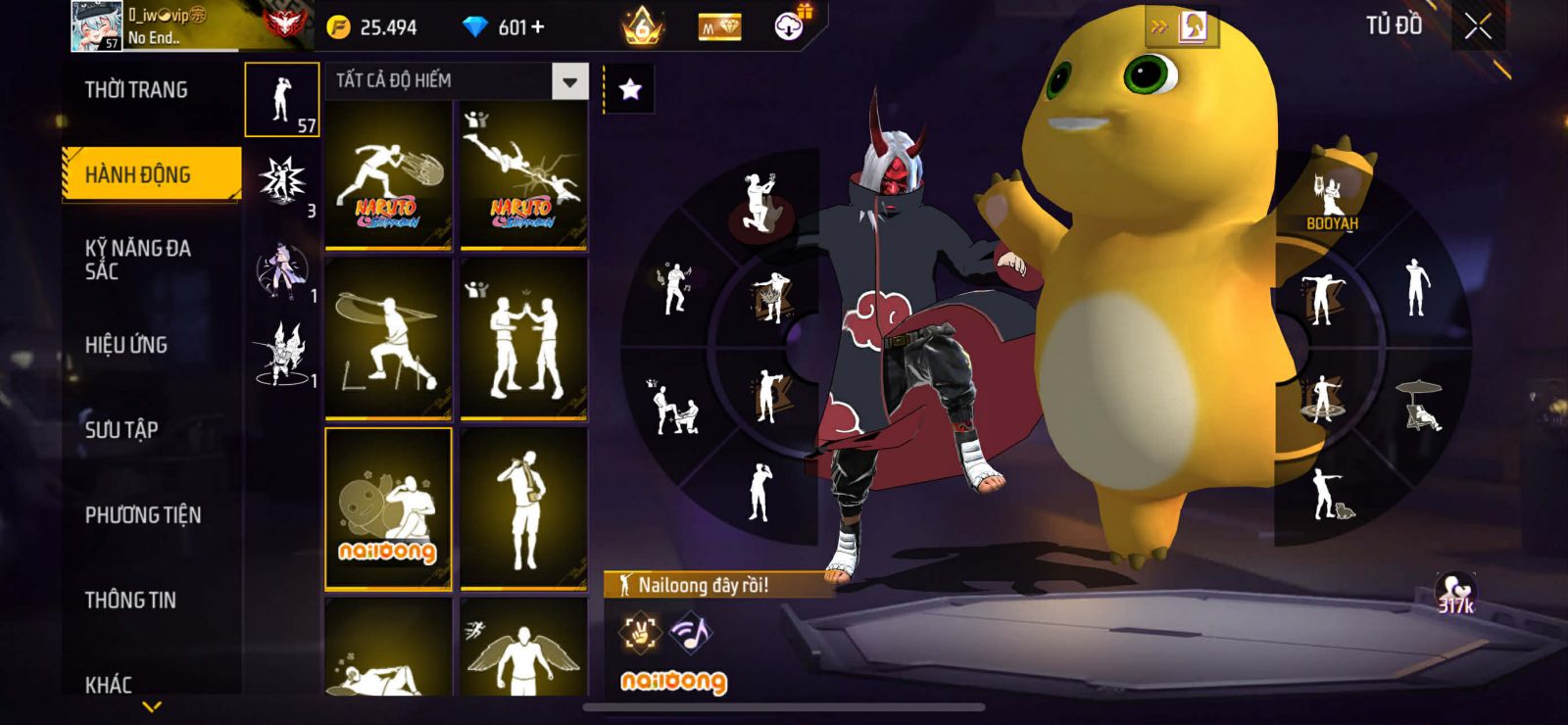Image resolution: width=1568 pixels, height=725 pixels.
Task: Switch to Kỹ Năng Đa Sắc tab
Action: click(138, 260)
